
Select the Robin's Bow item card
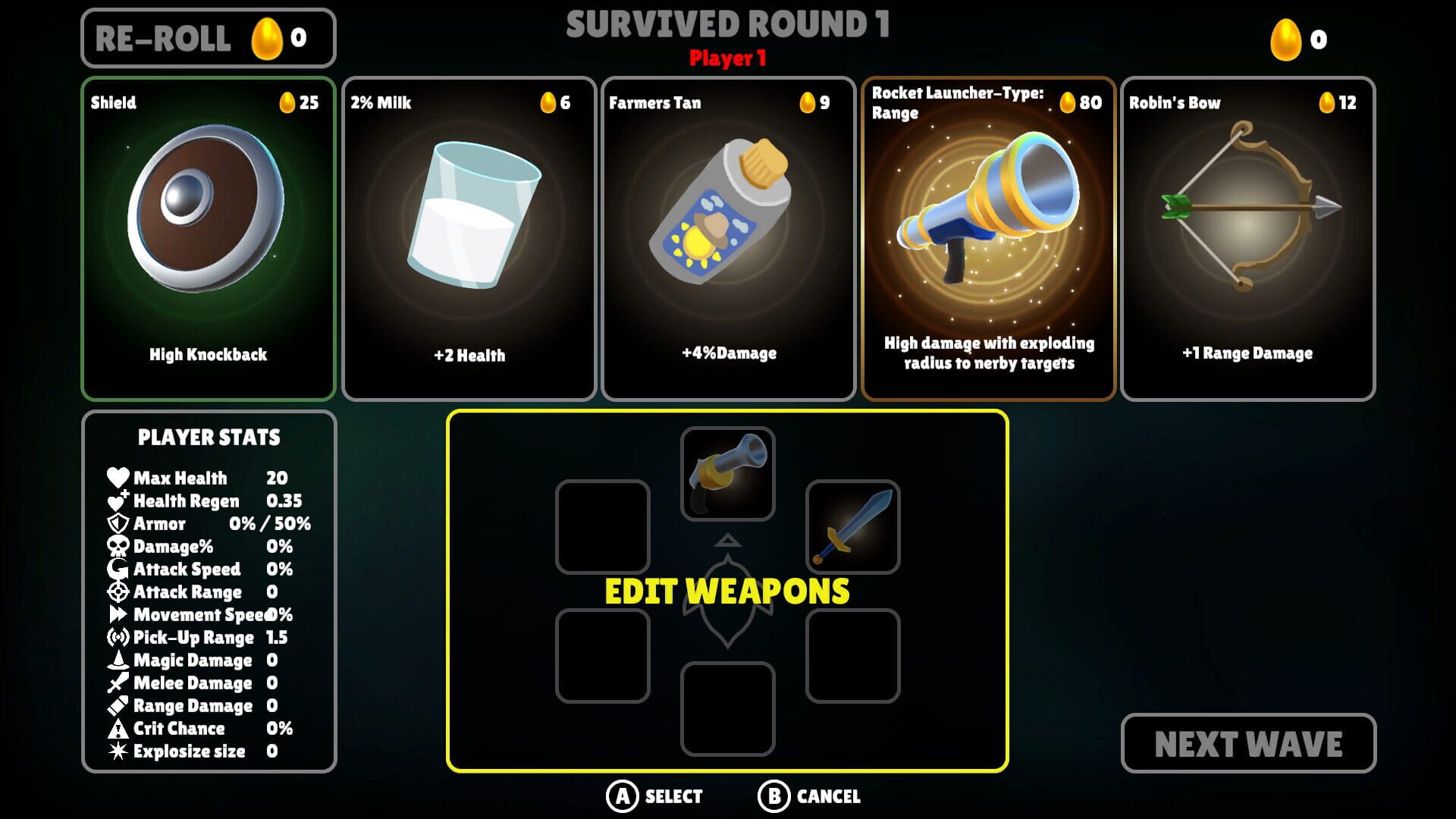tap(1246, 234)
